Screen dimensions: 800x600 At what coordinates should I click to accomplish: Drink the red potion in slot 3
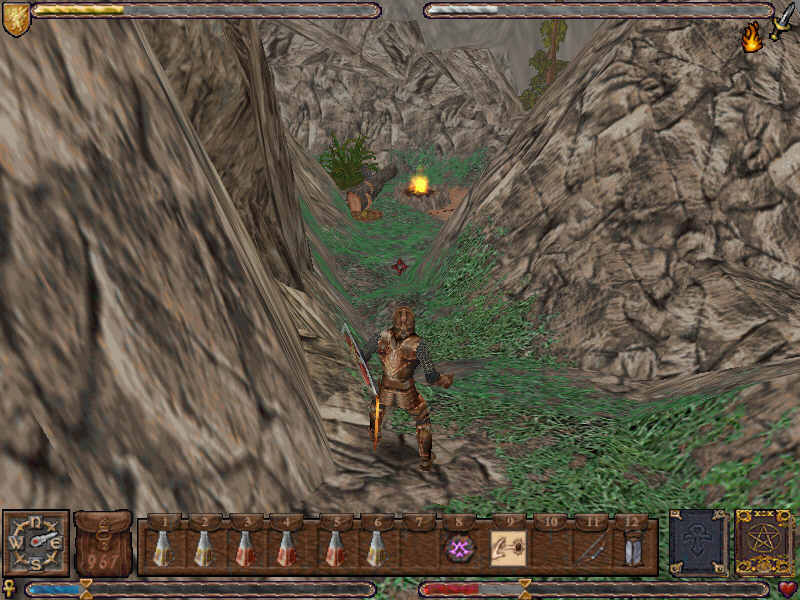click(244, 548)
